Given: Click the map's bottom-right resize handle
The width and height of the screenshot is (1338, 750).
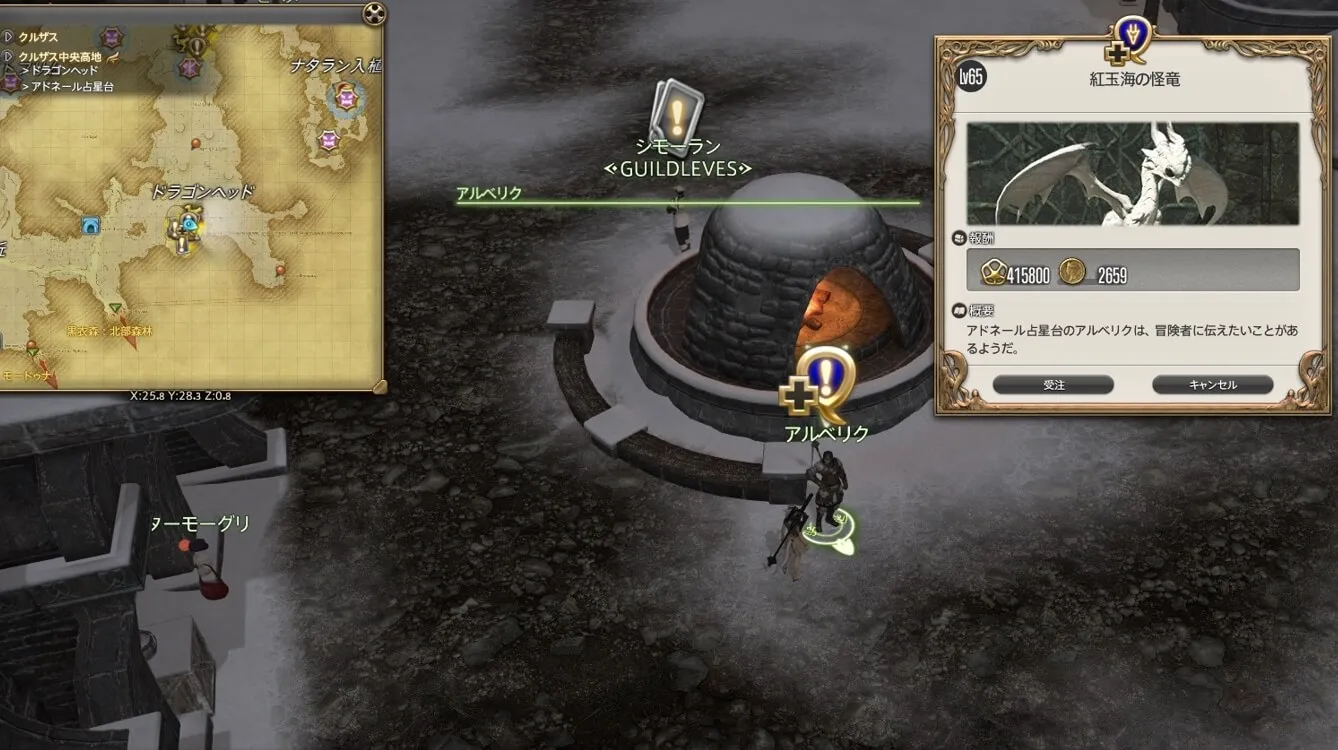Looking at the screenshot, I should point(379,385).
